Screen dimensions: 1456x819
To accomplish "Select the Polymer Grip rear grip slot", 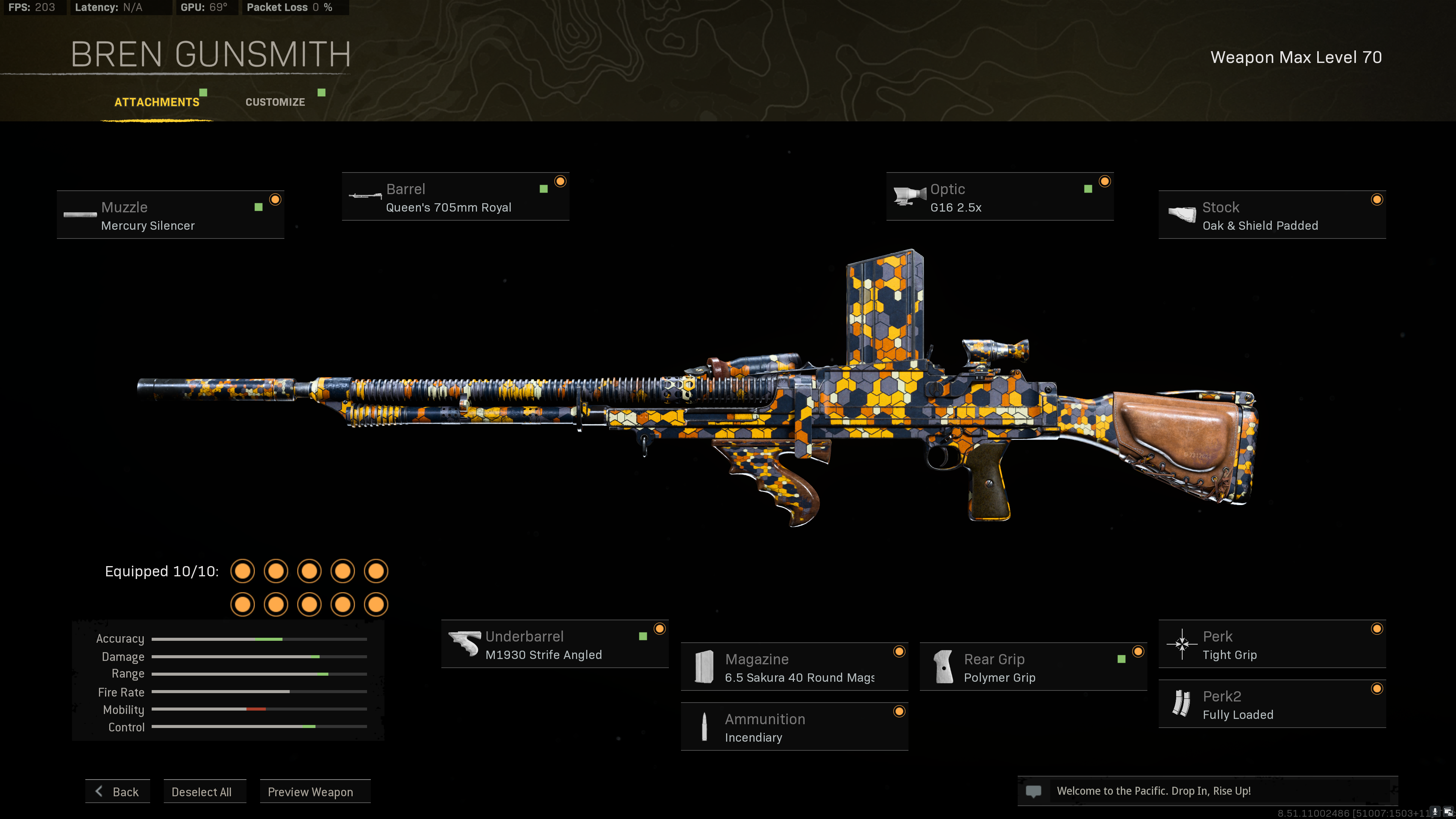I will pos(1032,667).
